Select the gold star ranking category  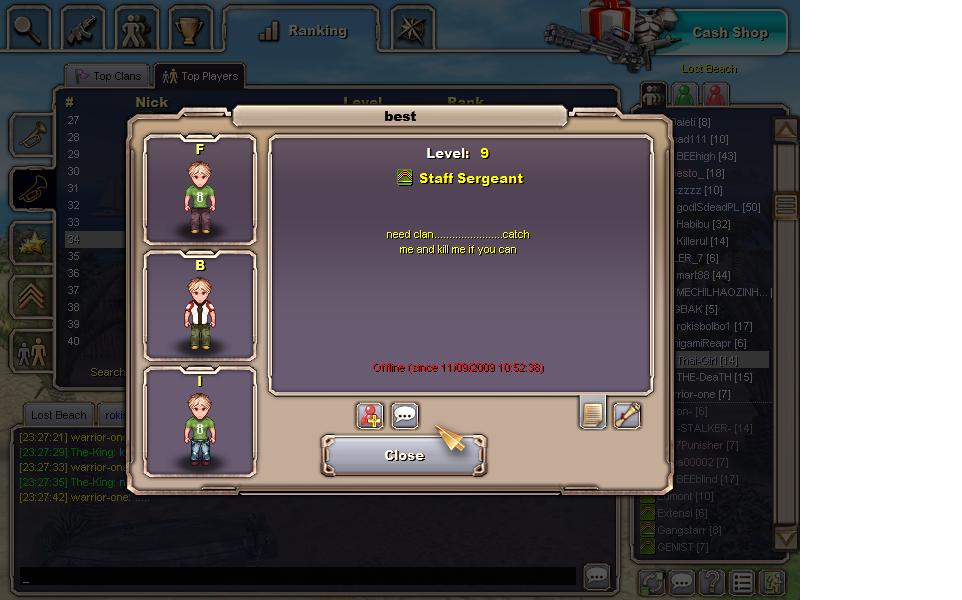(x=32, y=242)
